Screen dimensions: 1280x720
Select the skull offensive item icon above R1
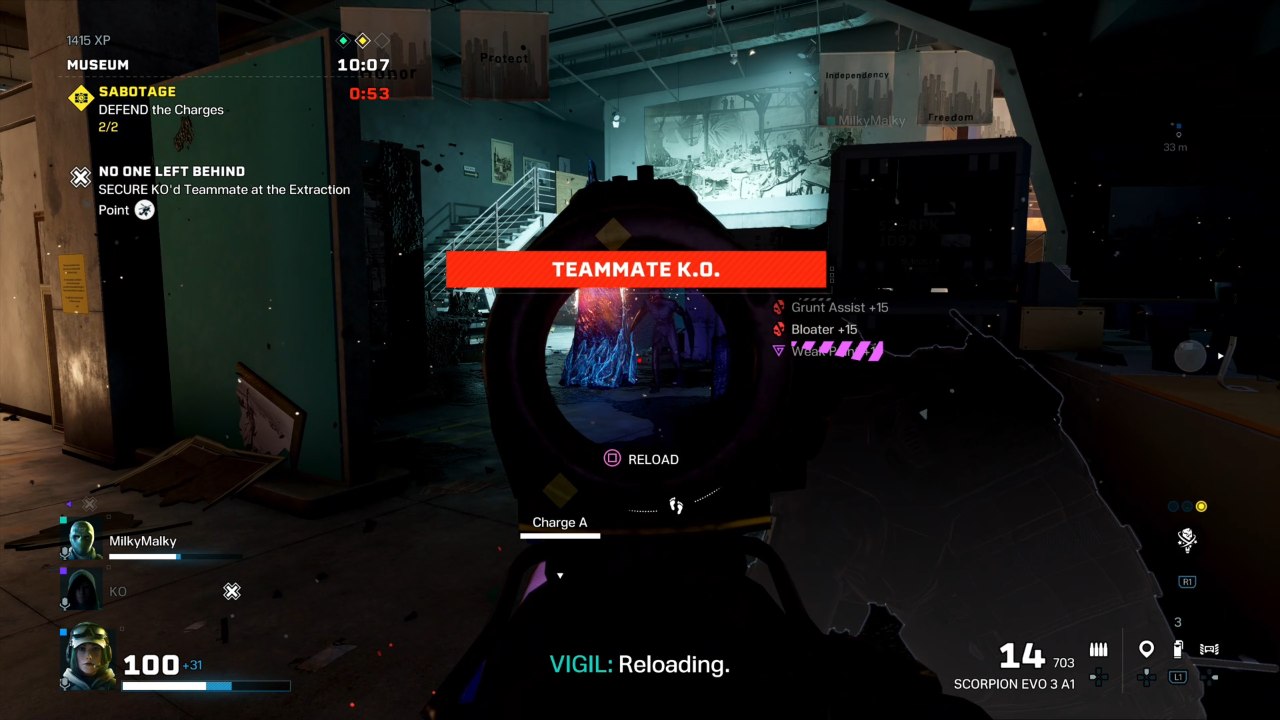pos(1186,540)
